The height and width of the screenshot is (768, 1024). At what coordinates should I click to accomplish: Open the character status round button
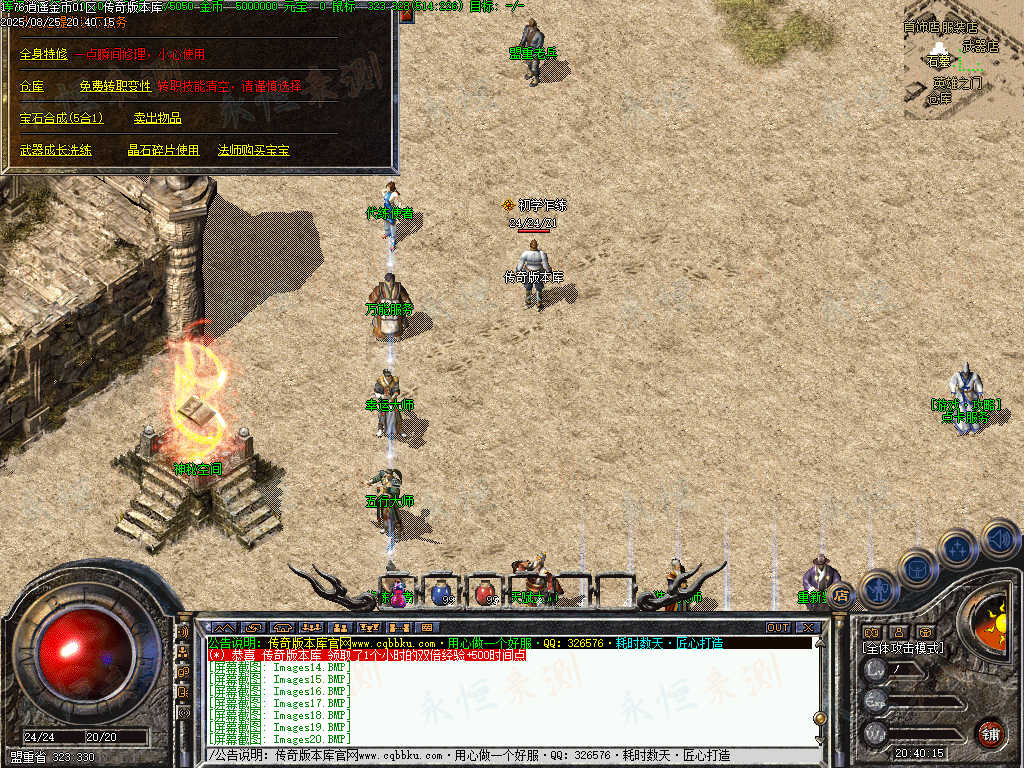[879, 588]
